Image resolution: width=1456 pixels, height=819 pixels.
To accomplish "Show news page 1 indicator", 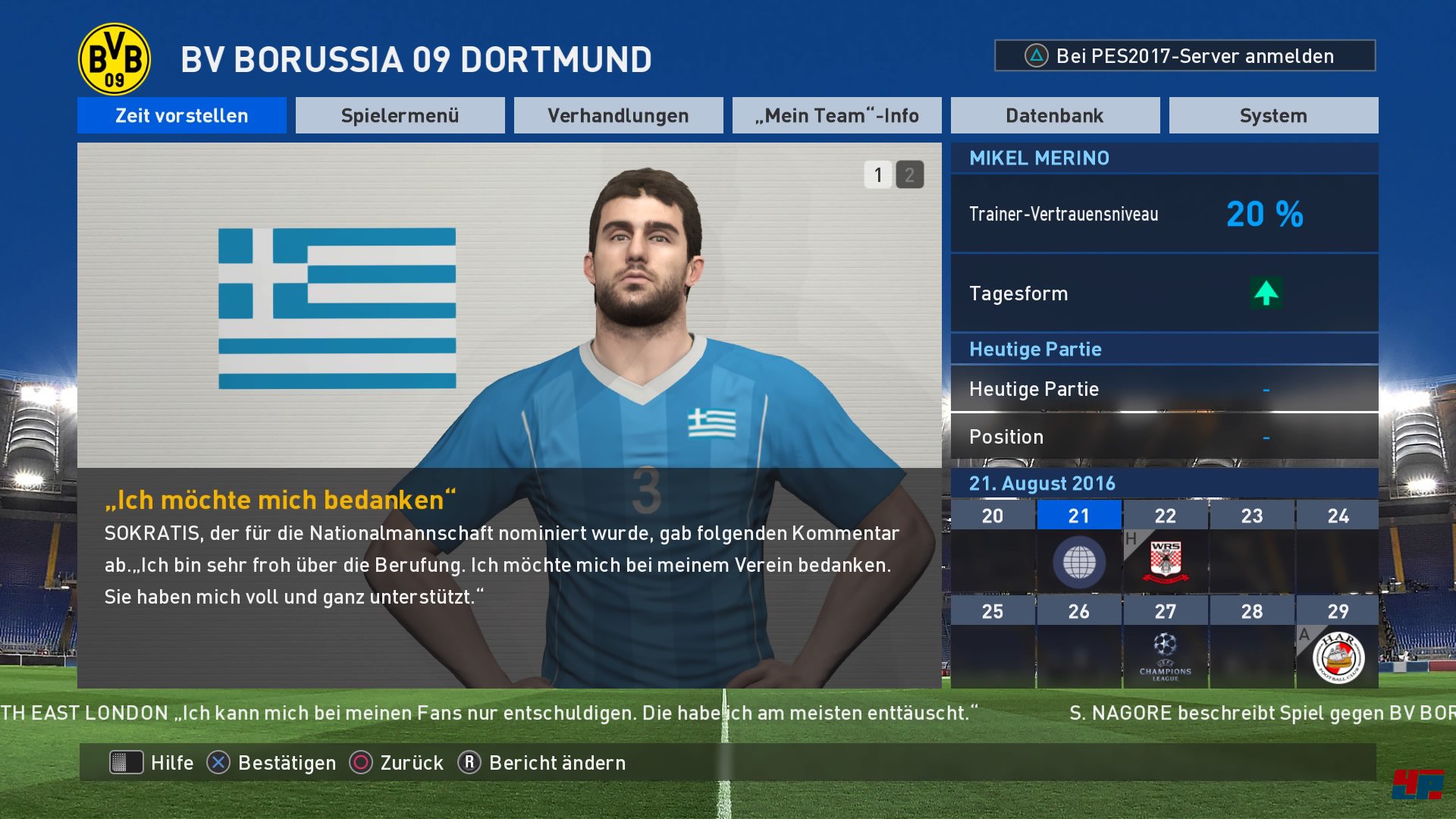I will click(878, 175).
